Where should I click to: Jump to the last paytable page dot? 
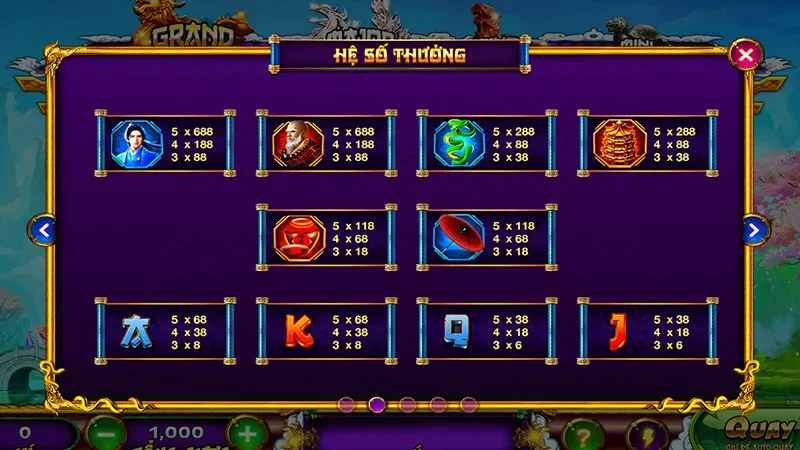(468, 405)
